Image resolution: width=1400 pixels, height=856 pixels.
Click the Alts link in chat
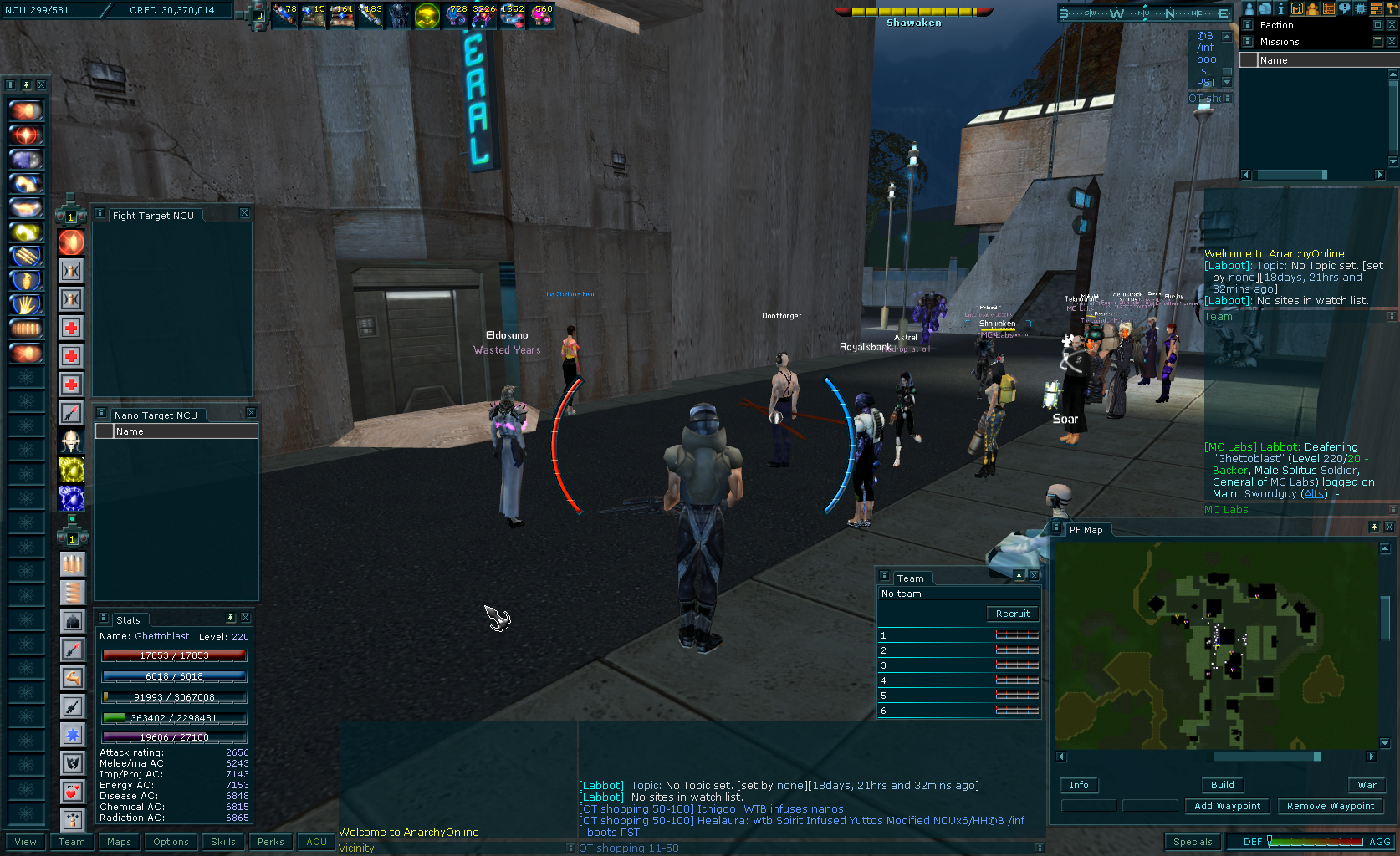pyautogui.click(x=1314, y=494)
